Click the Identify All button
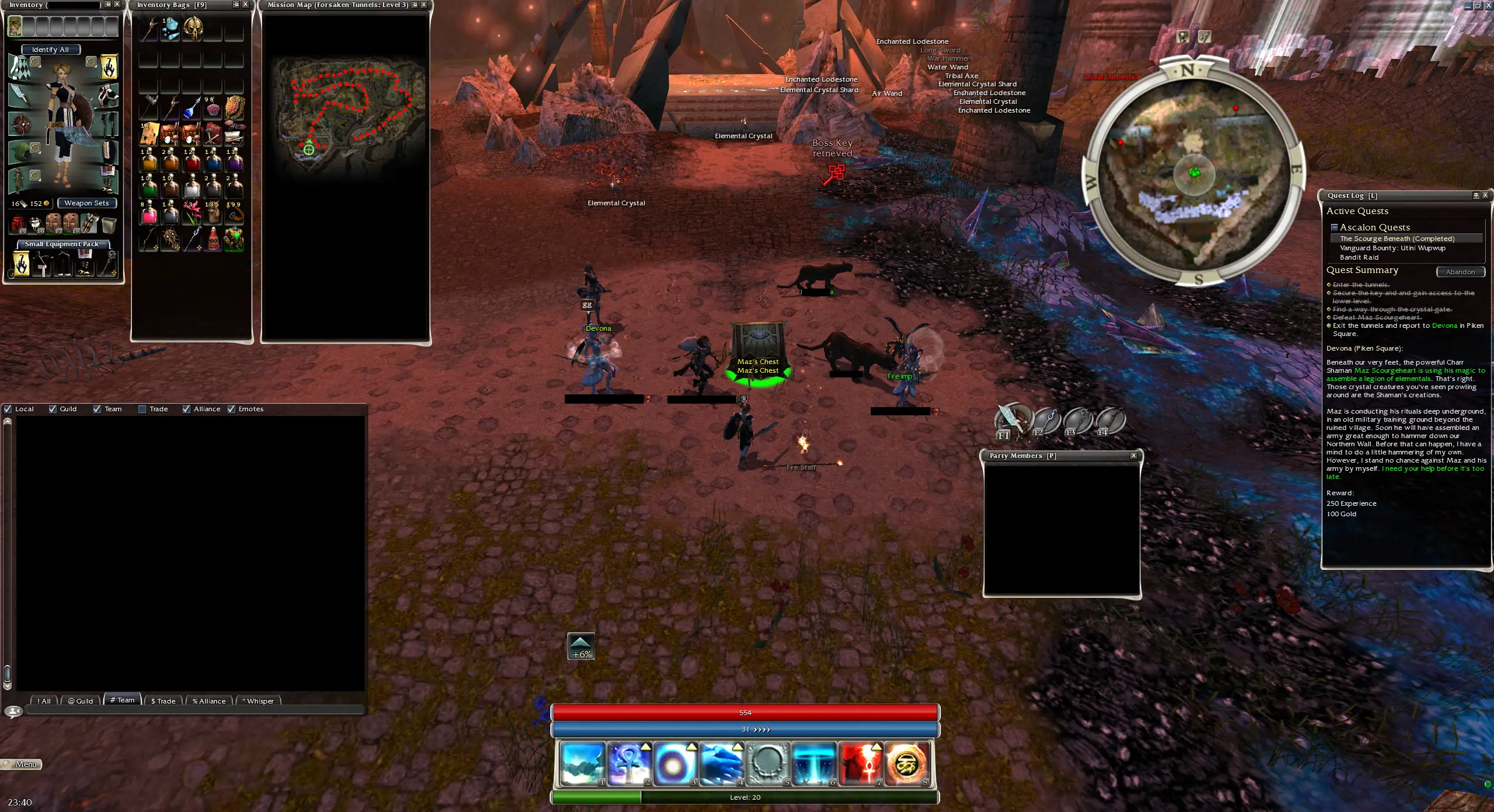Viewport: 1494px width, 812px height. coord(51,50)
